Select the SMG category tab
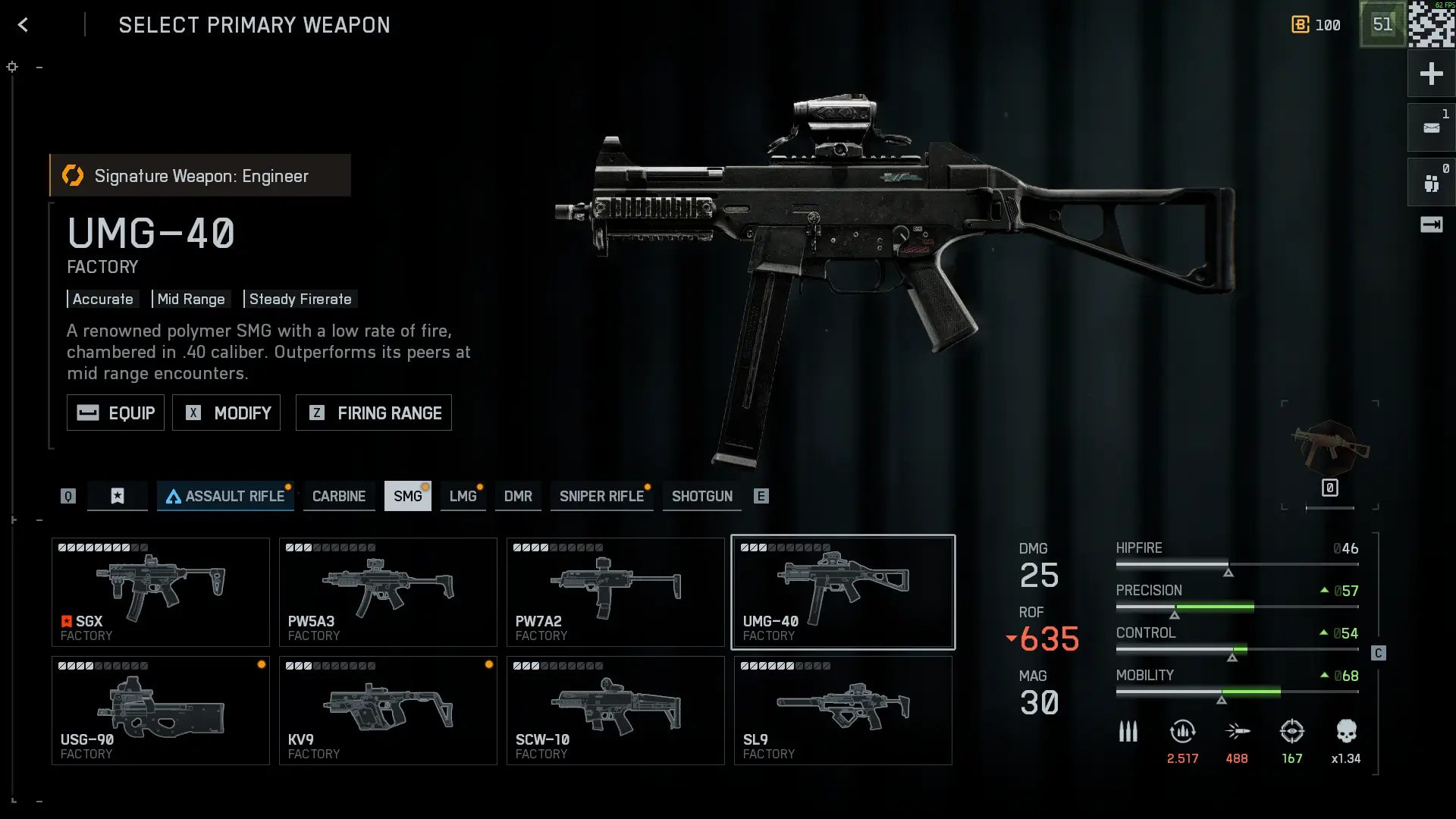 click(x=407, y=496)
